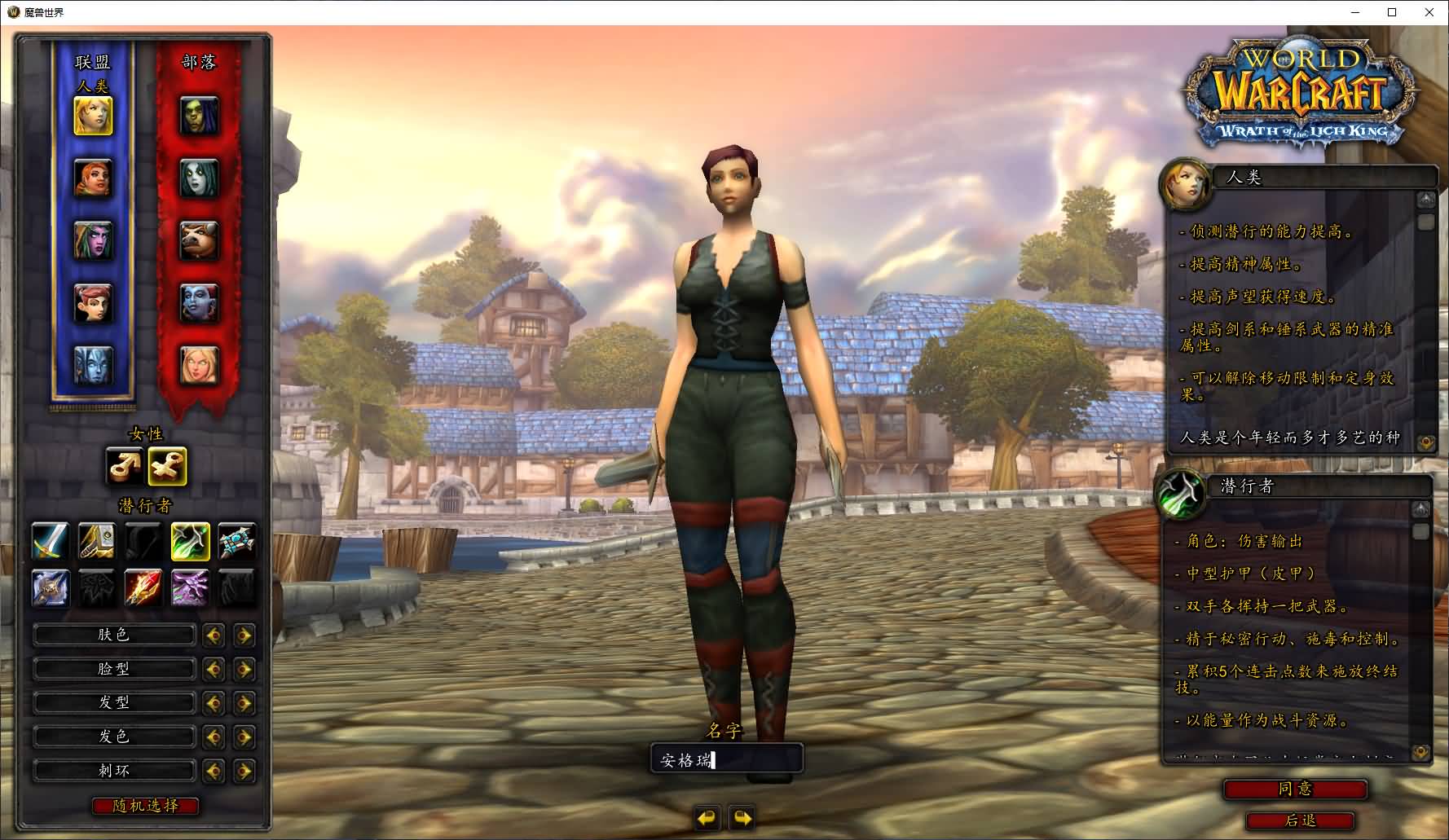Pick the Orc race portrait

coord(199,116)
